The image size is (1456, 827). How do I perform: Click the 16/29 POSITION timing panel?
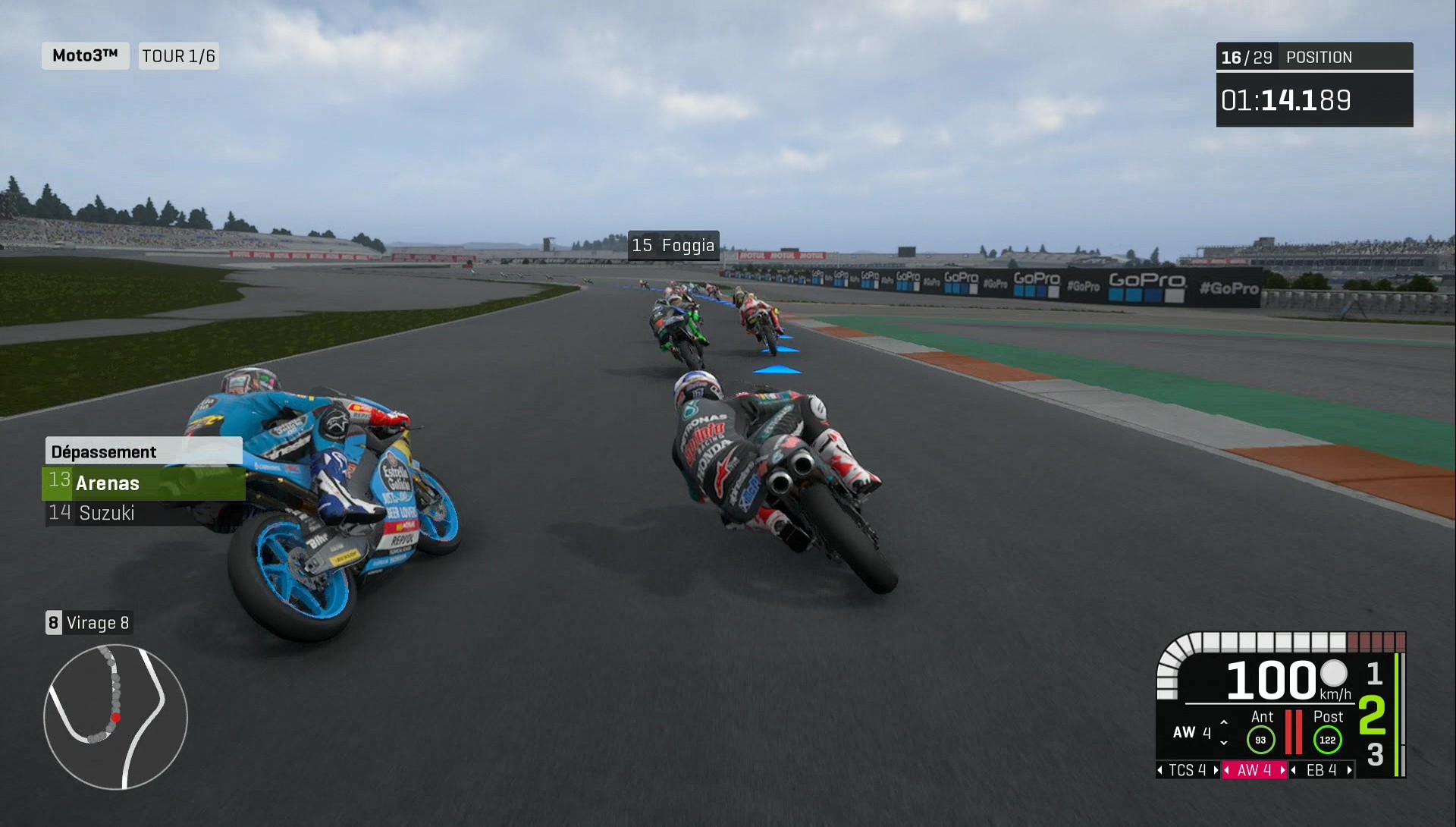(1314, 57)
